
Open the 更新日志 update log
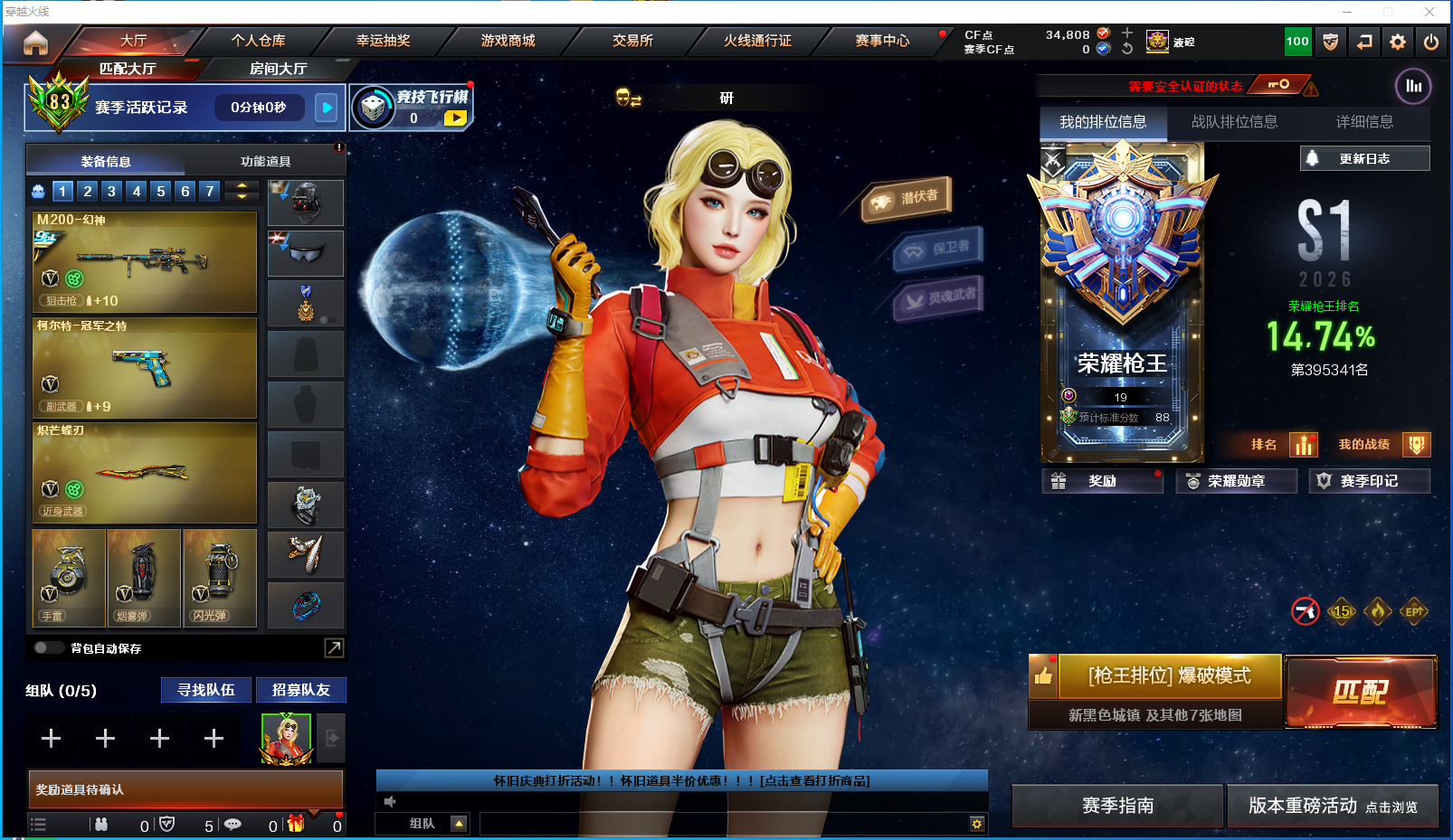[1364, 158]
